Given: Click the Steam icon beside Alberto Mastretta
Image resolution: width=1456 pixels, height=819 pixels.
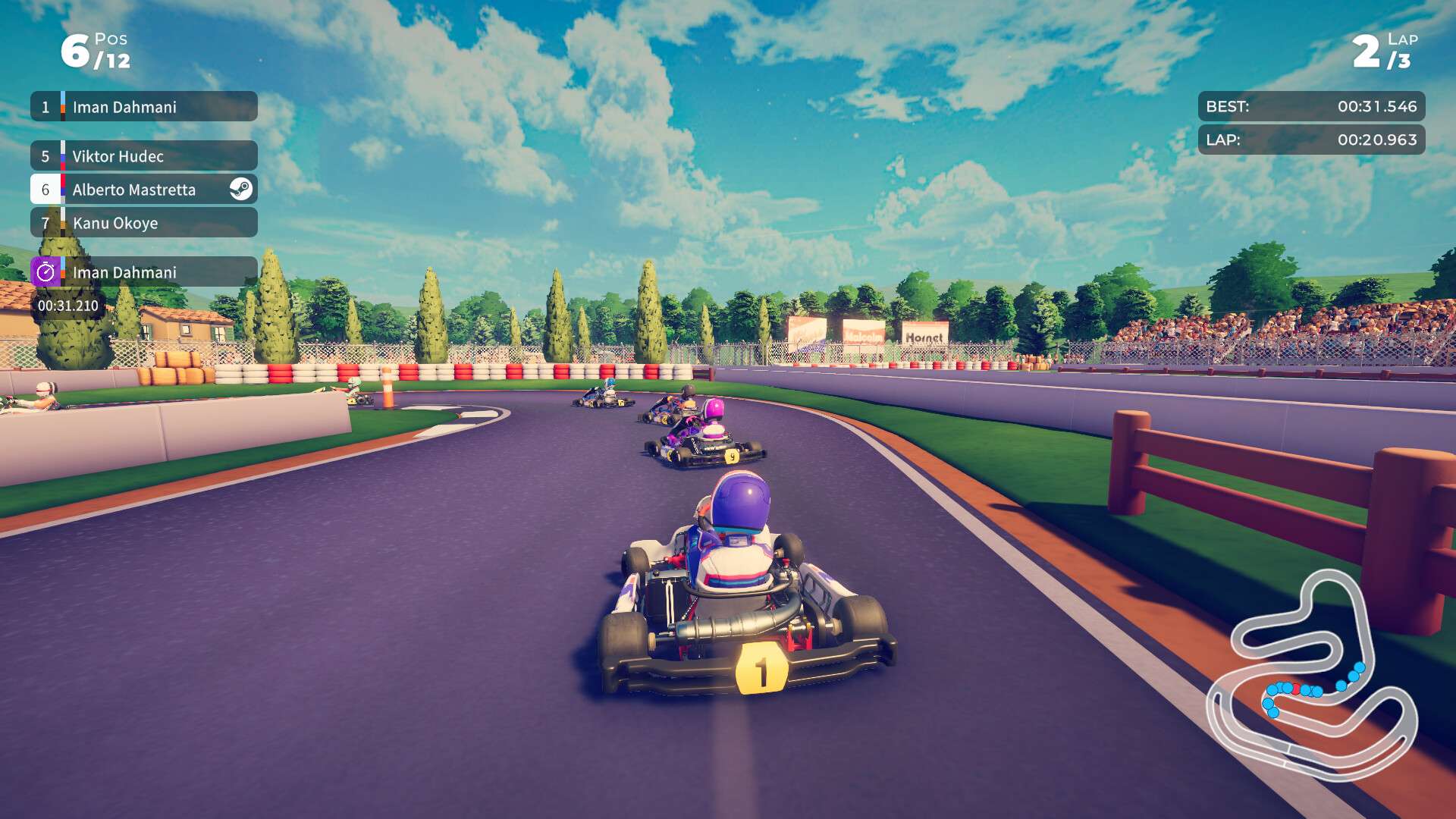Looking at the screenshot, I should coord(241,190).
